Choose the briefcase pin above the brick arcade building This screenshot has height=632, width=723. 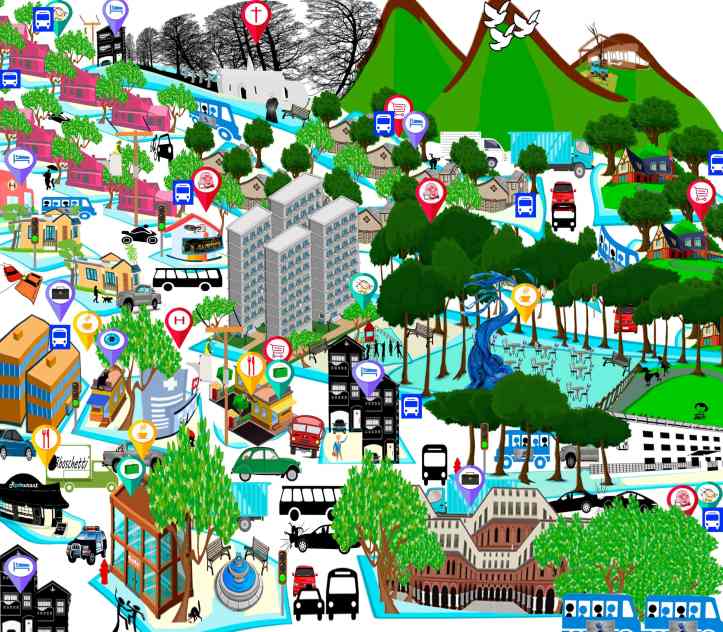468,481
